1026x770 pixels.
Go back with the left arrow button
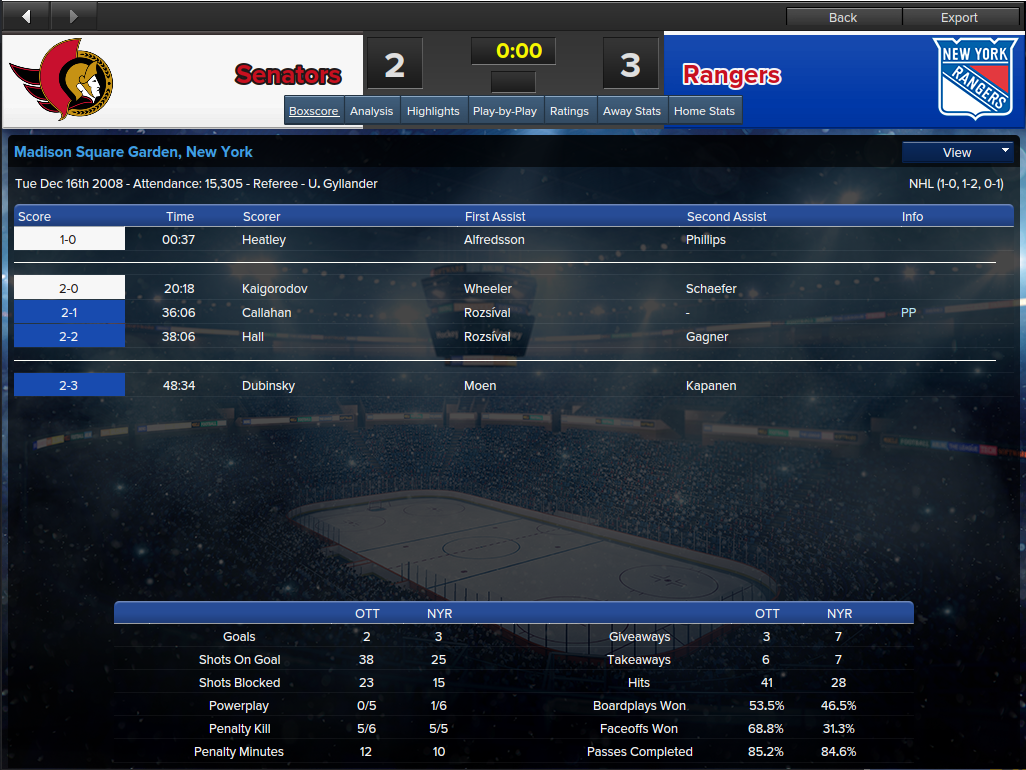pos(26,16)
